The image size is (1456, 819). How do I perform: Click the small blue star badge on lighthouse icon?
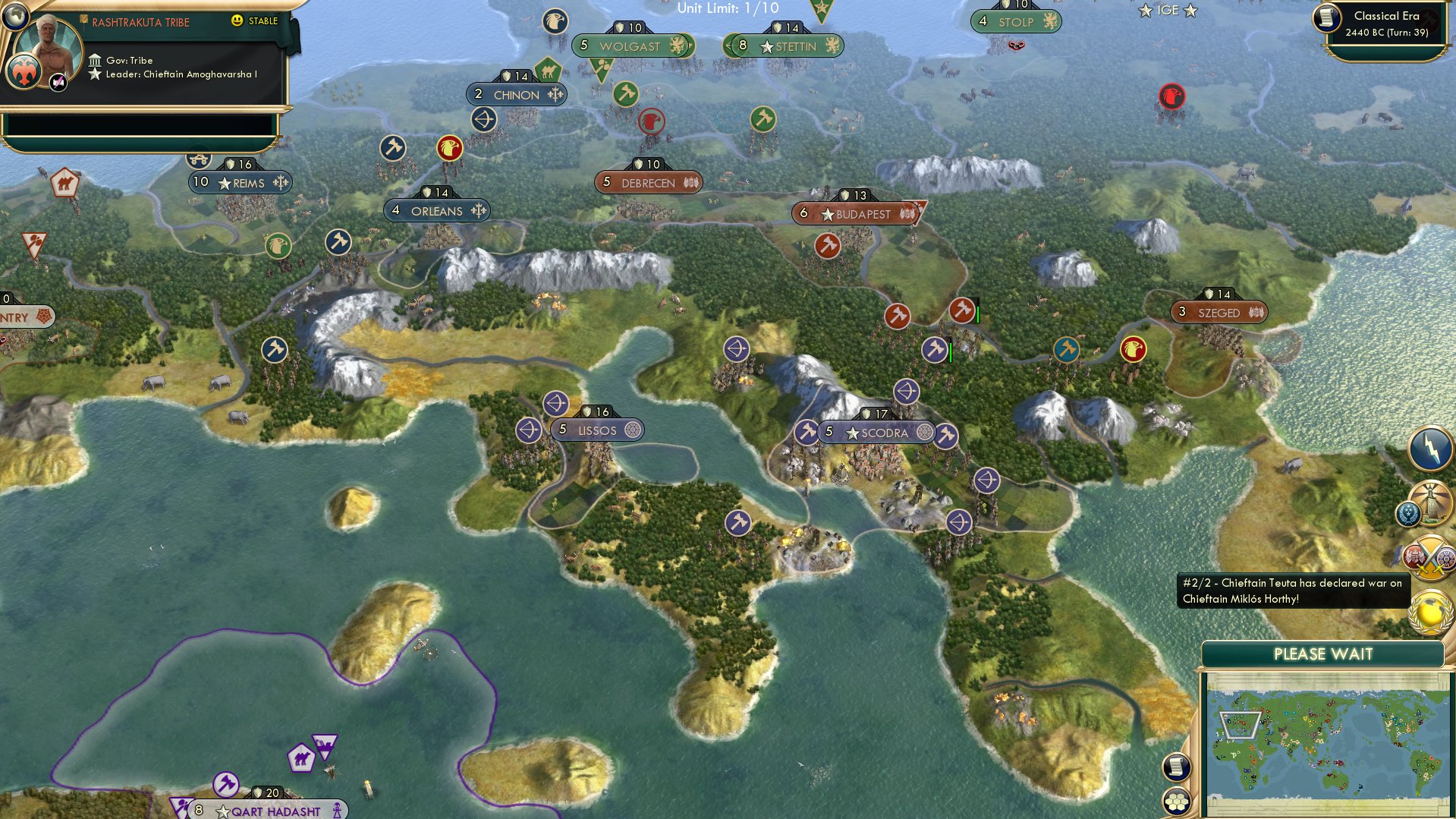point(1408,514)
